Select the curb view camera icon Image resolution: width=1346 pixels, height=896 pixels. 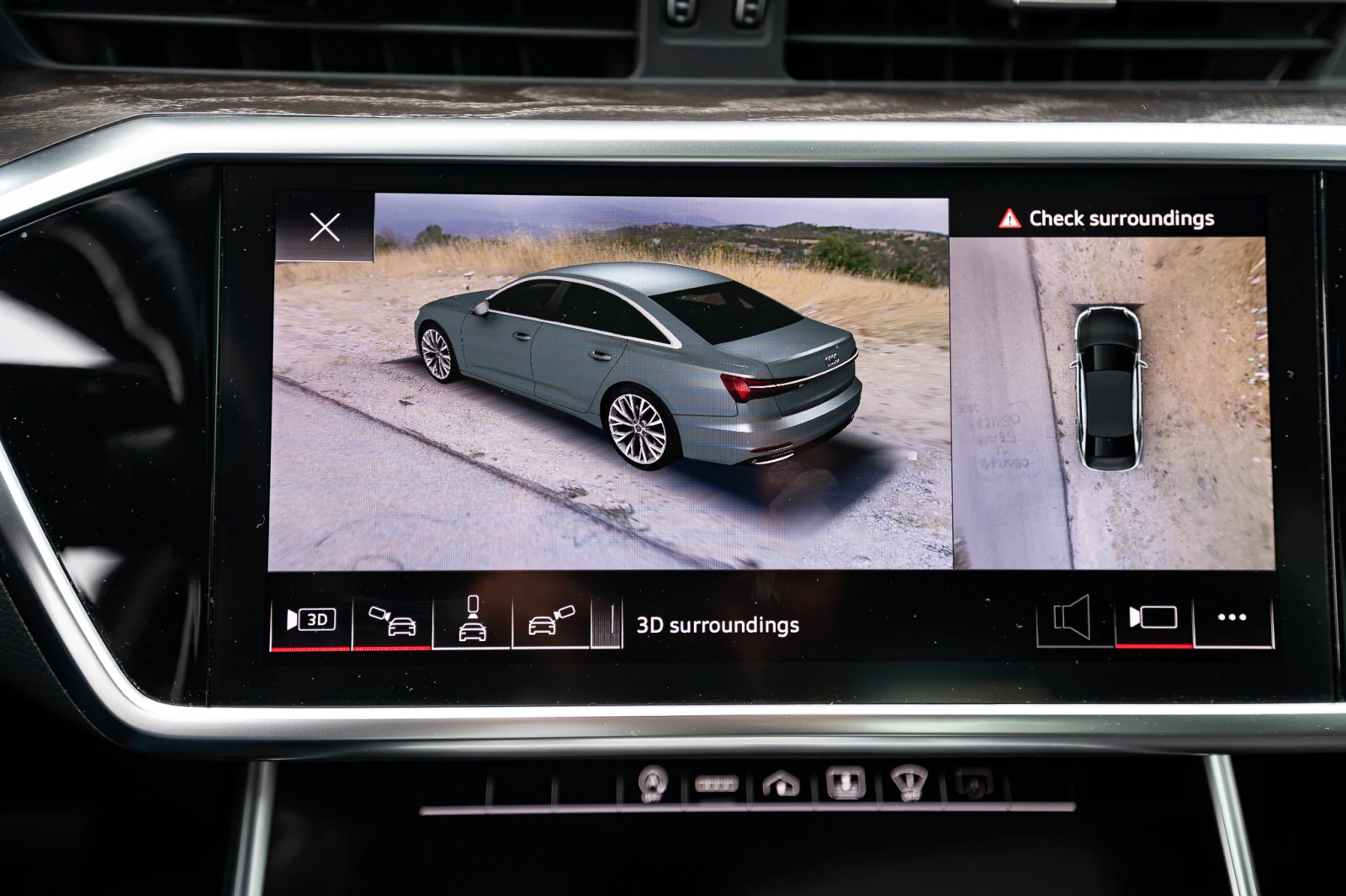[x=607, y=623]
